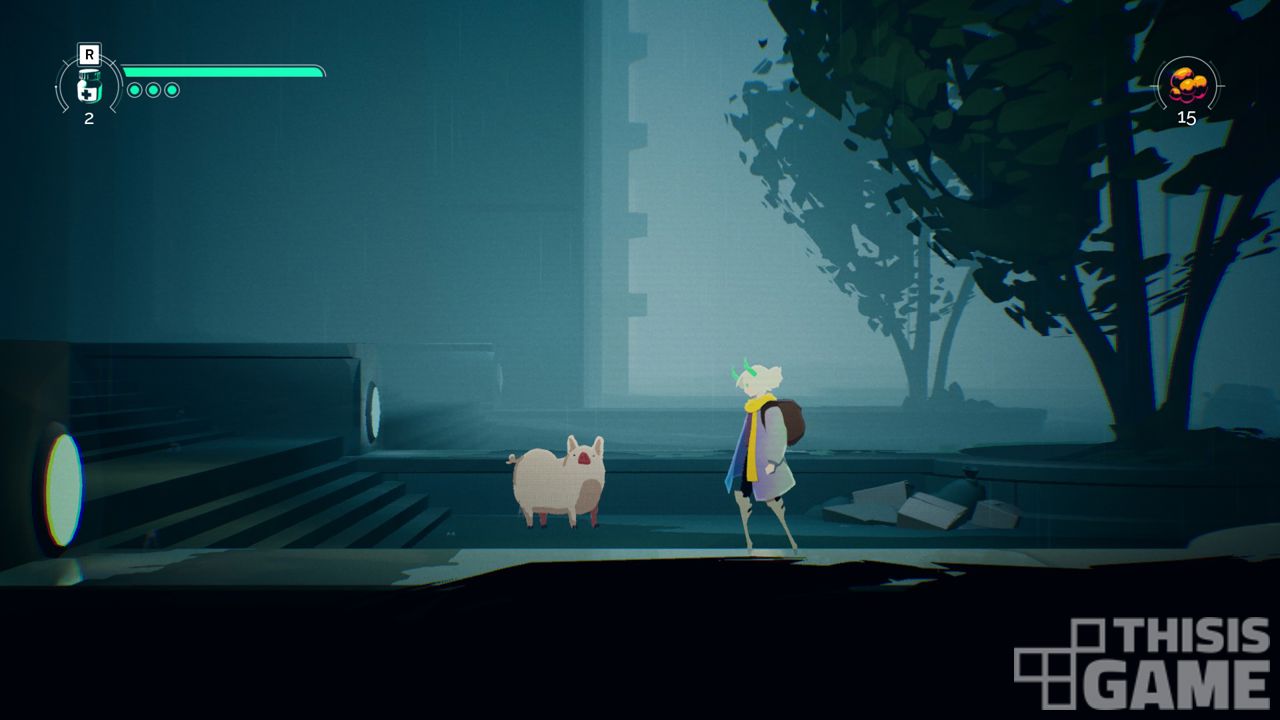Use the healing potion jar icon
The width and height of the screenshot is (1280, 720).
89,87
